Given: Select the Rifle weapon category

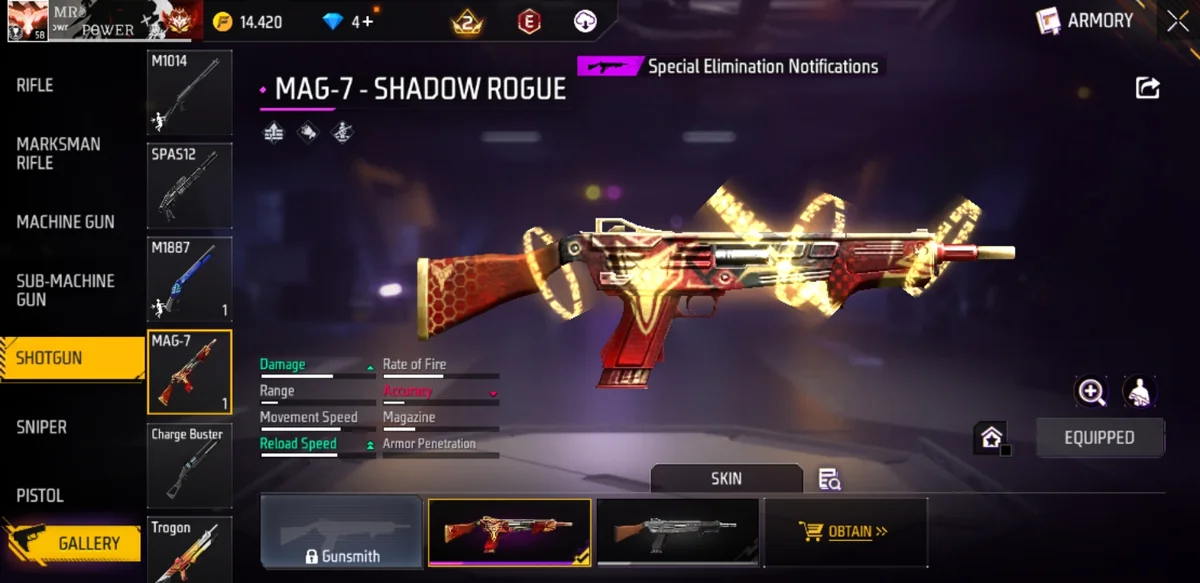Looking at the screenshot, I should 35,86.
